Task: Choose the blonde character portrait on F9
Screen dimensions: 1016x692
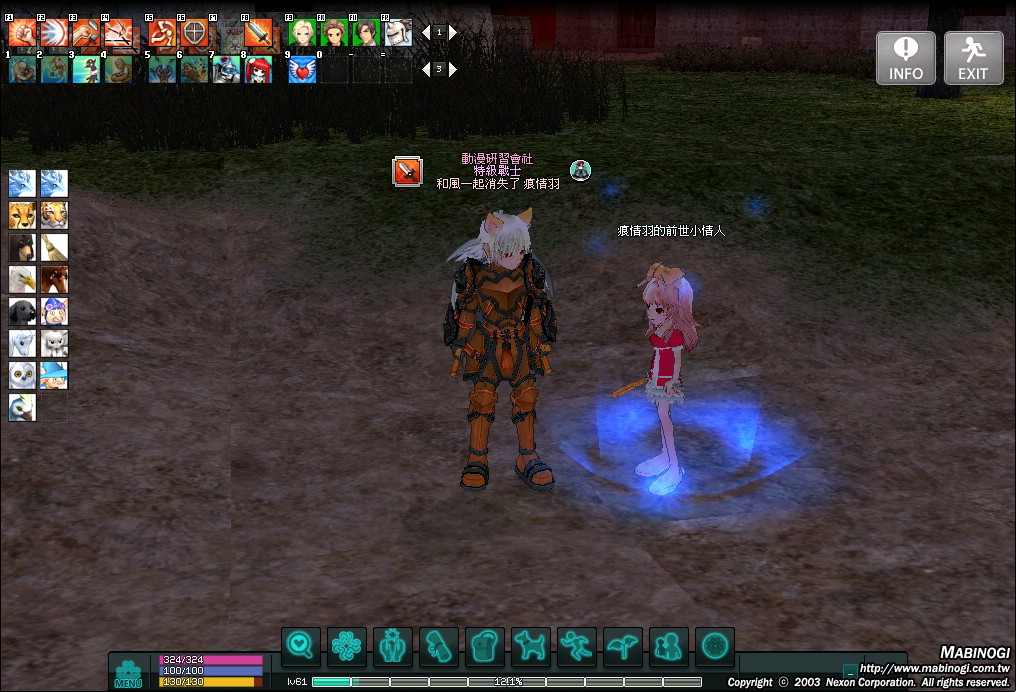Action: click(x=302, y=33)
